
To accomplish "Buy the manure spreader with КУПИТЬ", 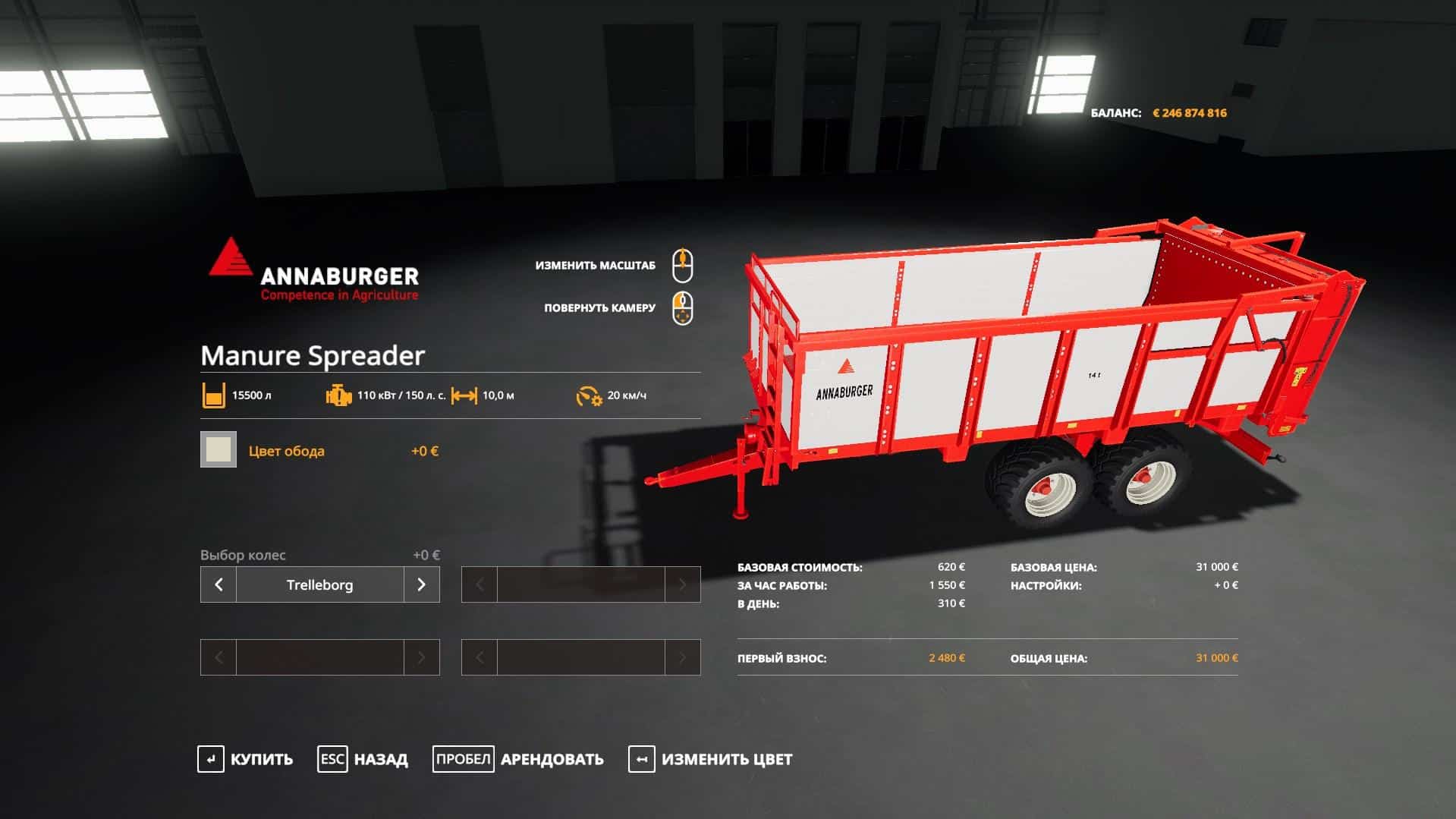I will click(x=246, y=759).
